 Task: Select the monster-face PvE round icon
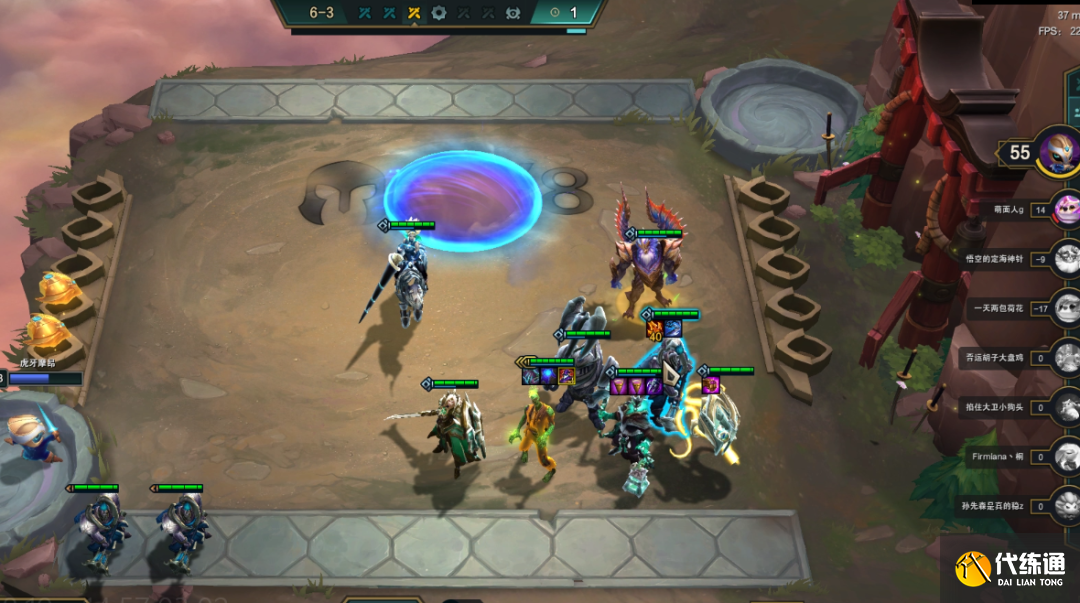[x=513, y=13]
